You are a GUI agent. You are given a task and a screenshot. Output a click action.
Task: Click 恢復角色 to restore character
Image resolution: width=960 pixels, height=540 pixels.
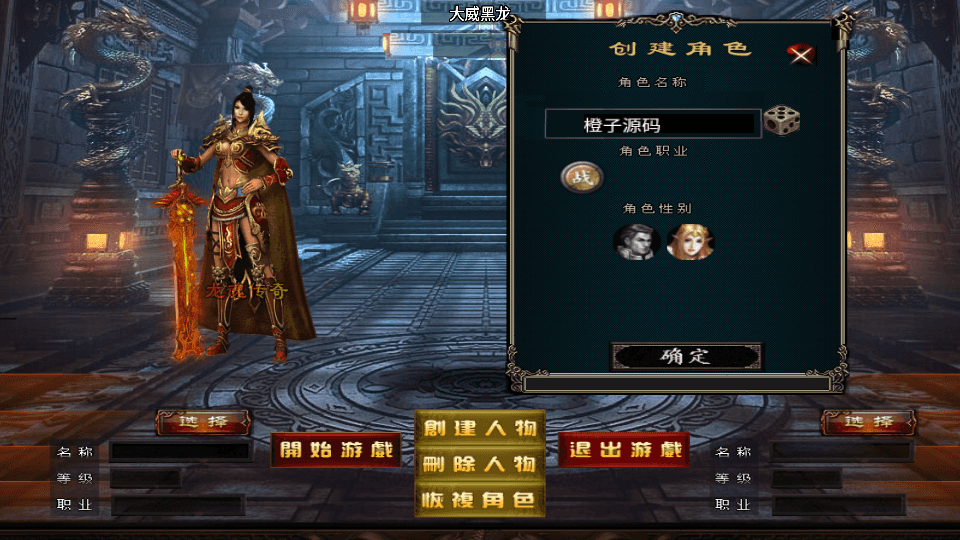coord(480,500)
